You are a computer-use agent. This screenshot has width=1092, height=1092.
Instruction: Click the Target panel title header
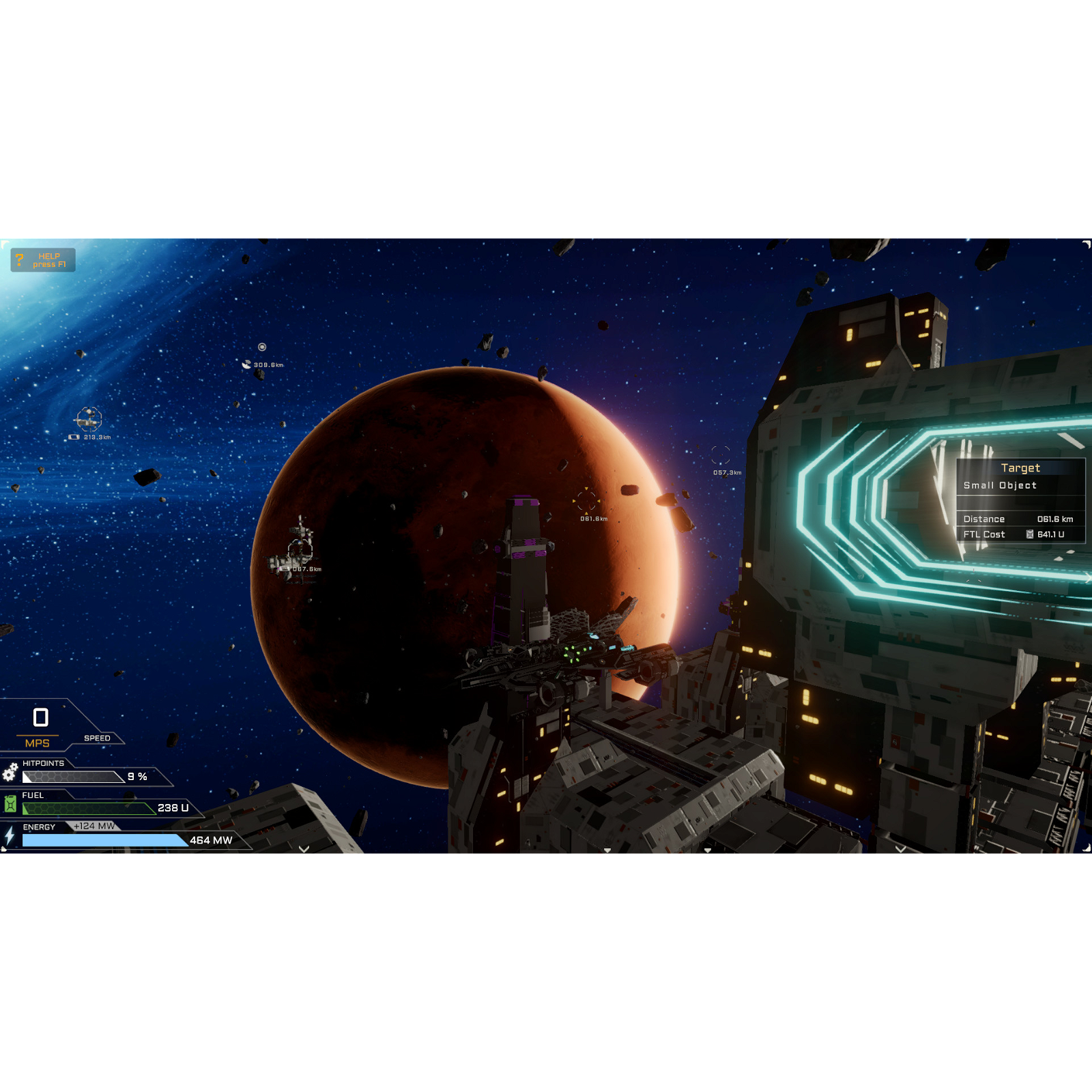pos(1022,468)
